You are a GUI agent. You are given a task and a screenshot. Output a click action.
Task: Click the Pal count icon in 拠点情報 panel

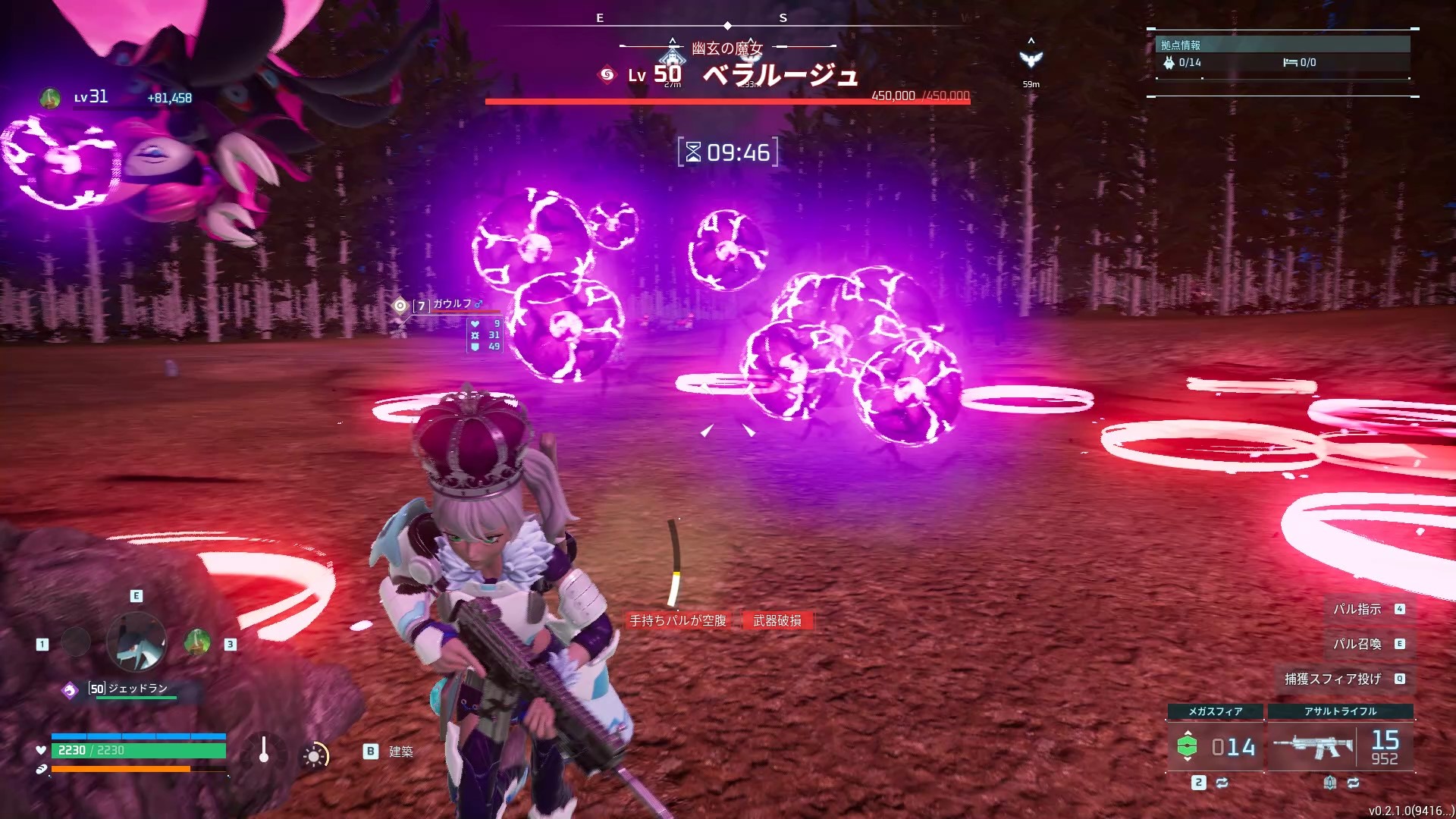click(x=1170, y=64)
